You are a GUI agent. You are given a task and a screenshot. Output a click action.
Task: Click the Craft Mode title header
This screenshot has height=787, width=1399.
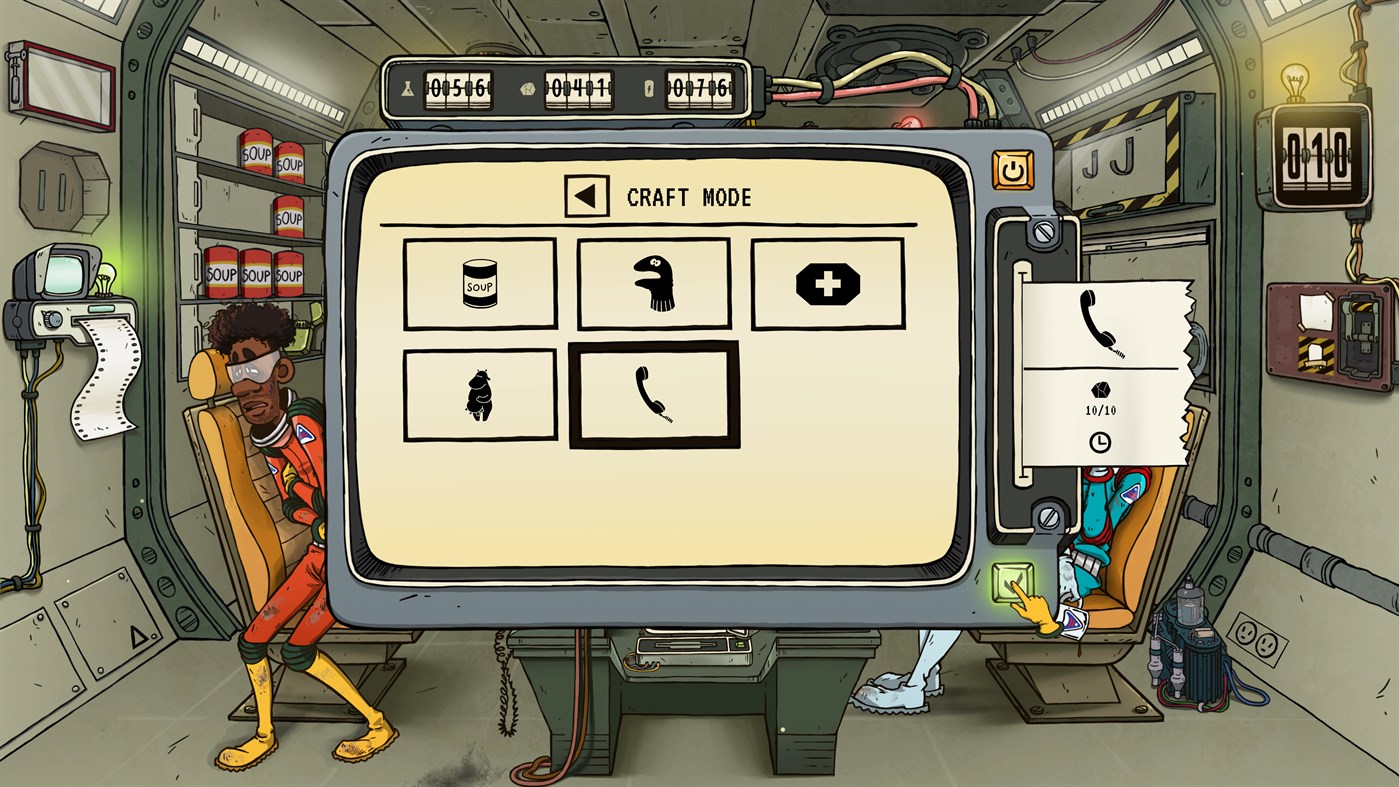(x=687, y=197)
